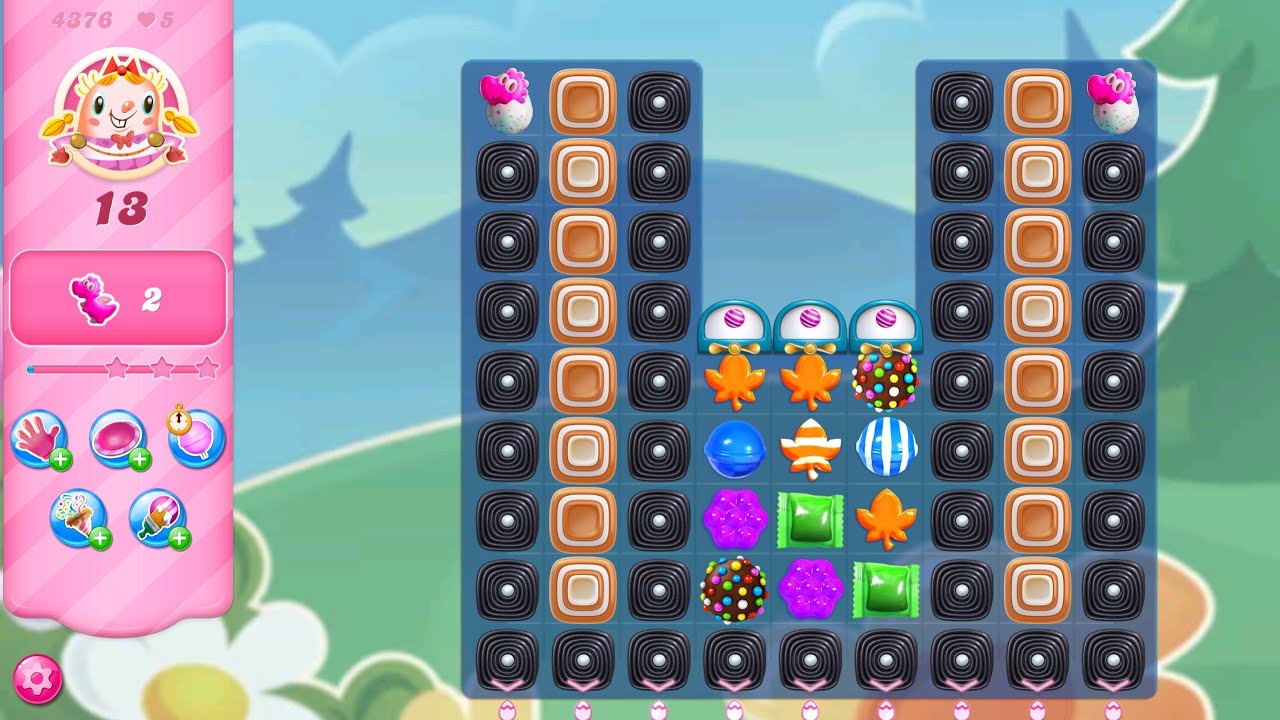Open the settings gear in bottom-left corner

point(38,679)
